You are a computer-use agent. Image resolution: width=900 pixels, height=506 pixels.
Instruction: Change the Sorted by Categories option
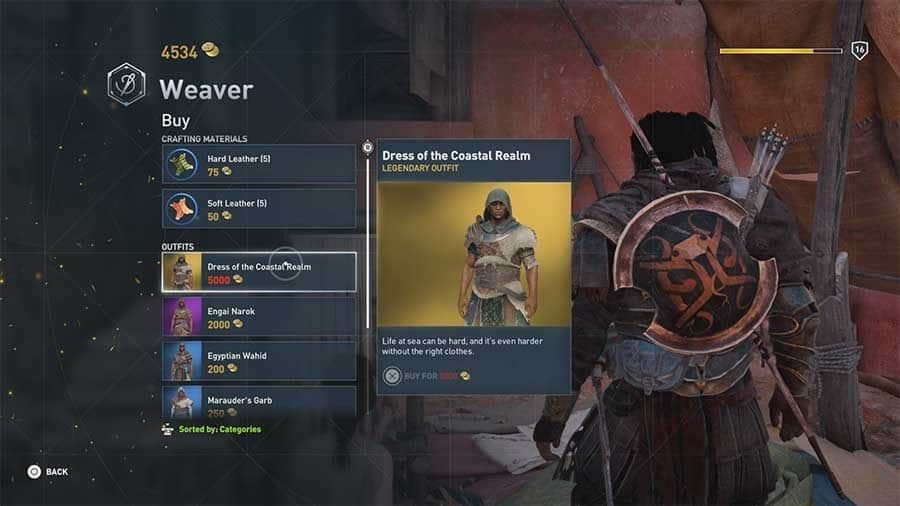tap(211, 430)
